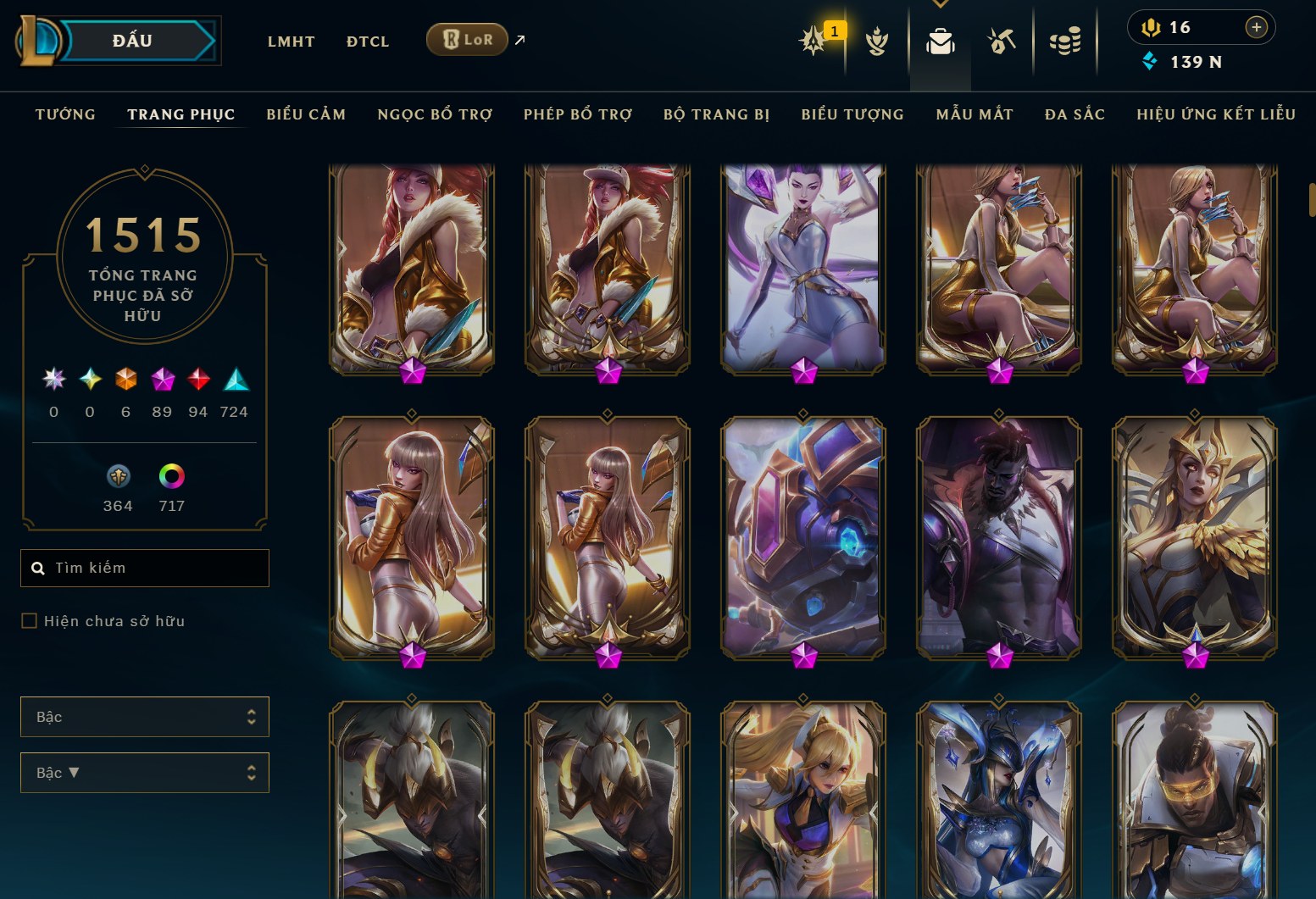The height and width of the screenshot is (899, 1316).
Task: Open the 'Bậc ▼' sort dropdown
Action: pos(144,772)
